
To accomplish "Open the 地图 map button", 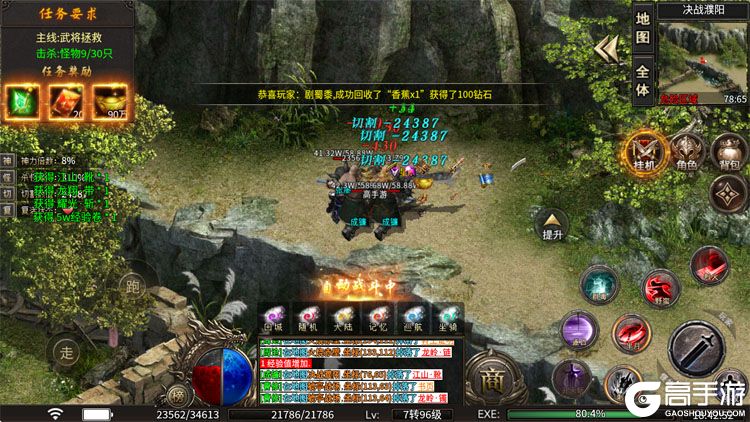I will click(x=643, y=27).
